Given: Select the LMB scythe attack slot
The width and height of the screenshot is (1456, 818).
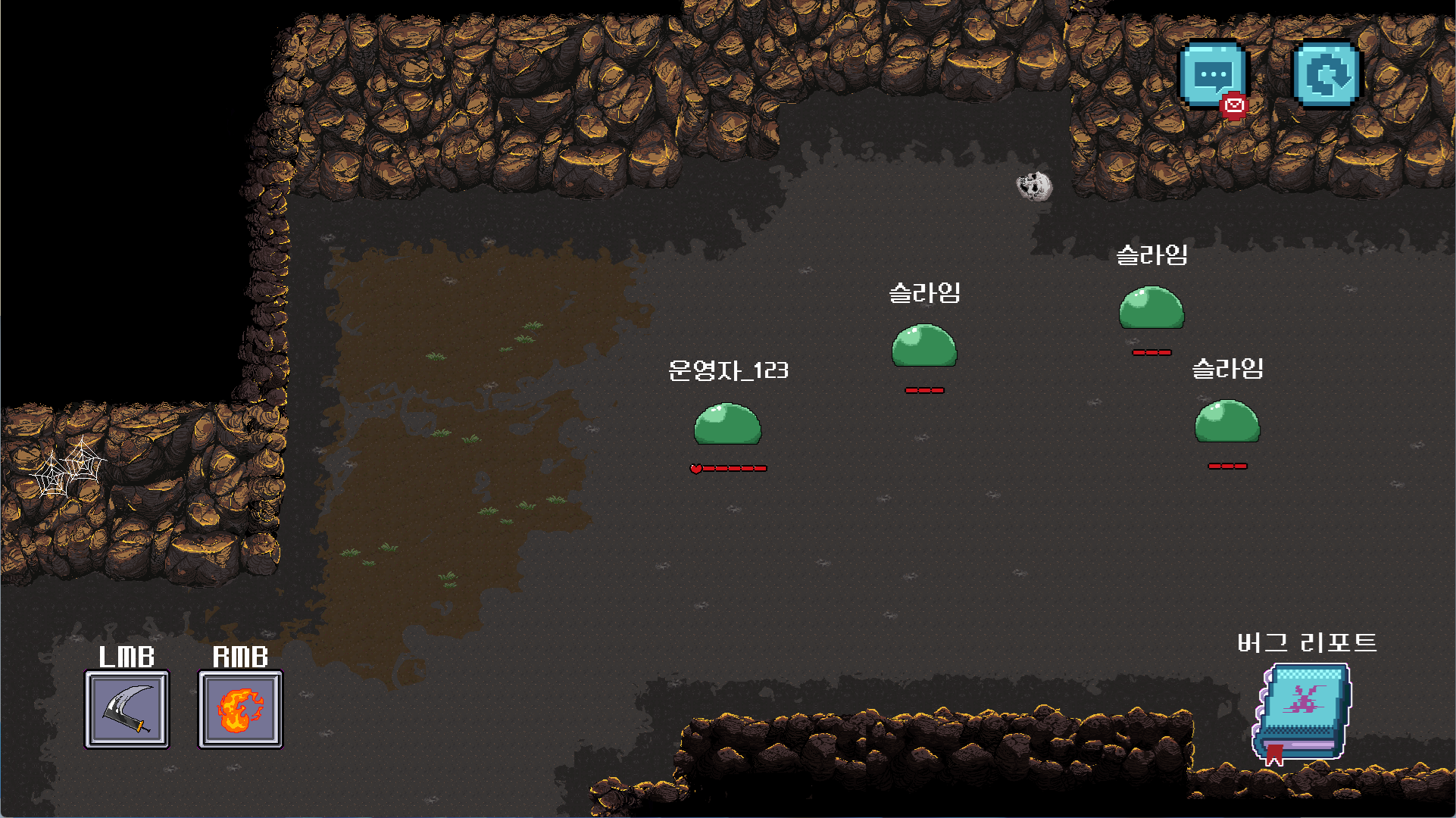Looking at the screenshot, I should 127,710.
